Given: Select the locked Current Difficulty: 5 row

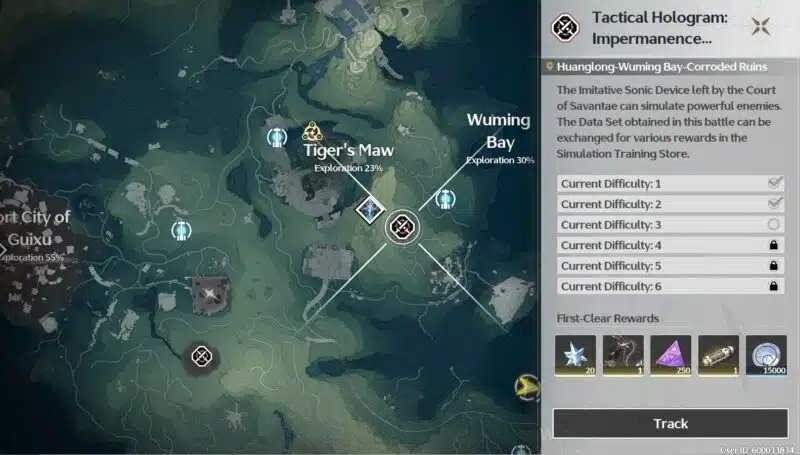Looking at the screenshot, I should [669, 266].
